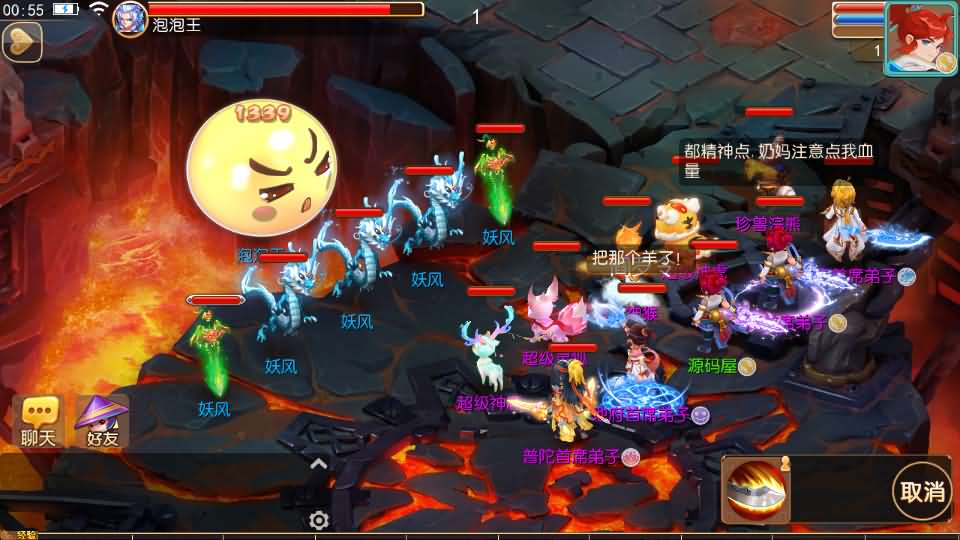This screenshot has width=960, height=540.
Task: Open the red-haired player character portrait
Action: tap(919, 38)
